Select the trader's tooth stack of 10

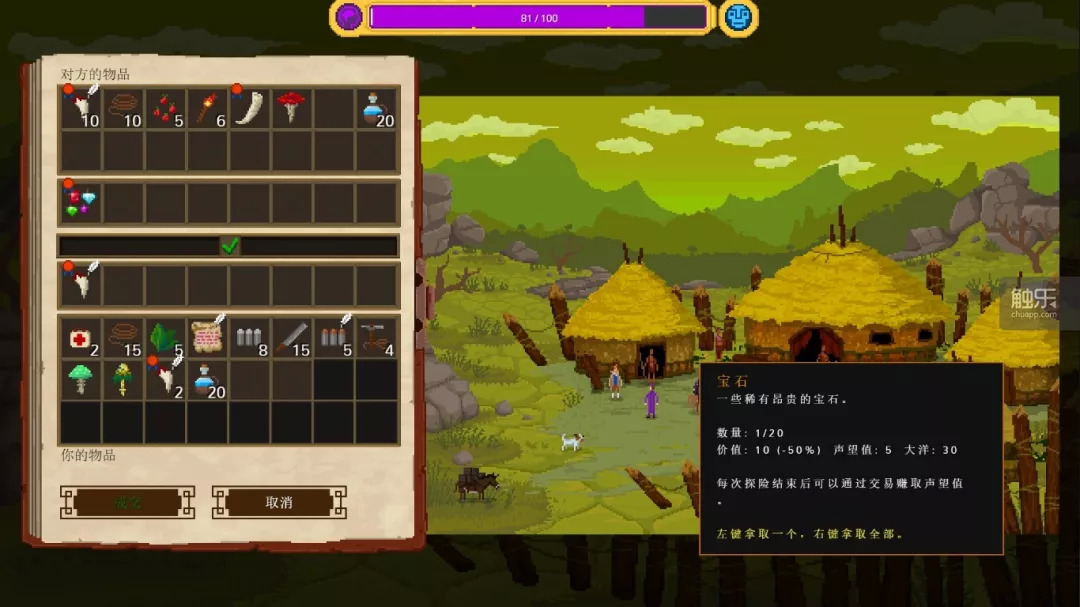tap(81, 108)
